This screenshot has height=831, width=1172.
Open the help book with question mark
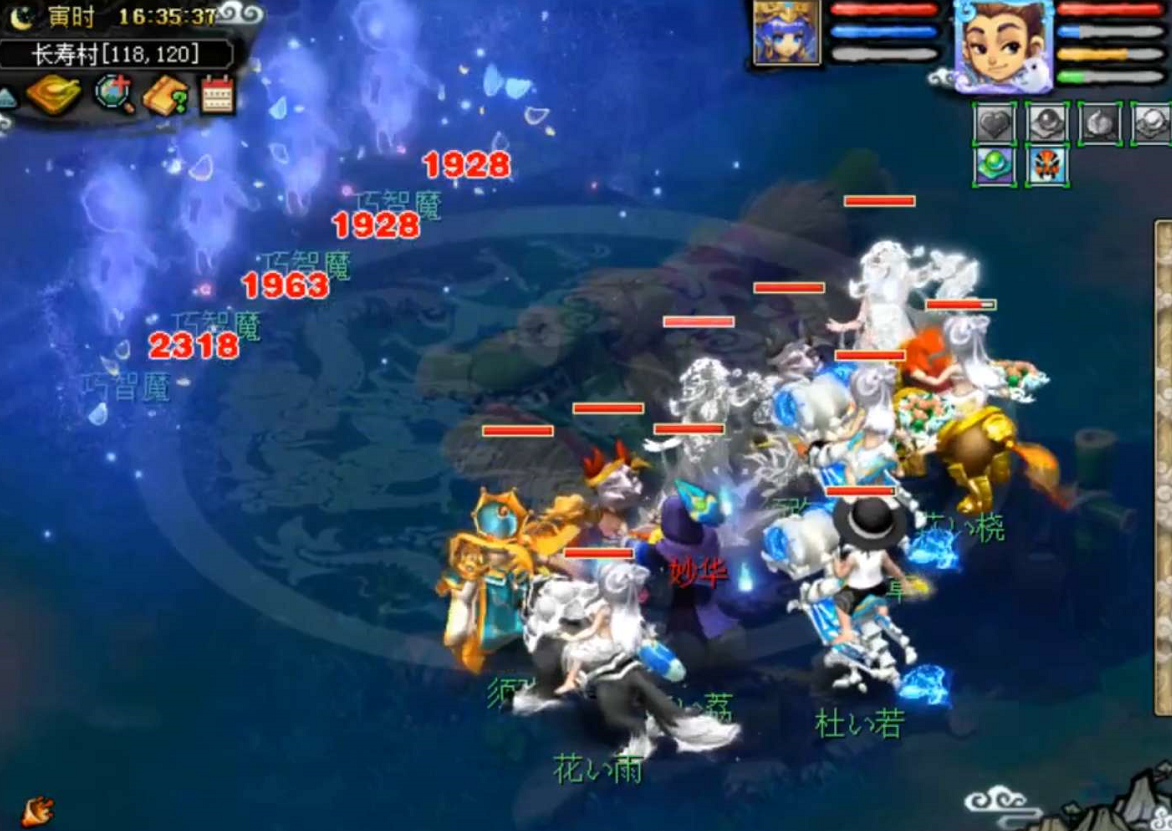coord(166,95)
